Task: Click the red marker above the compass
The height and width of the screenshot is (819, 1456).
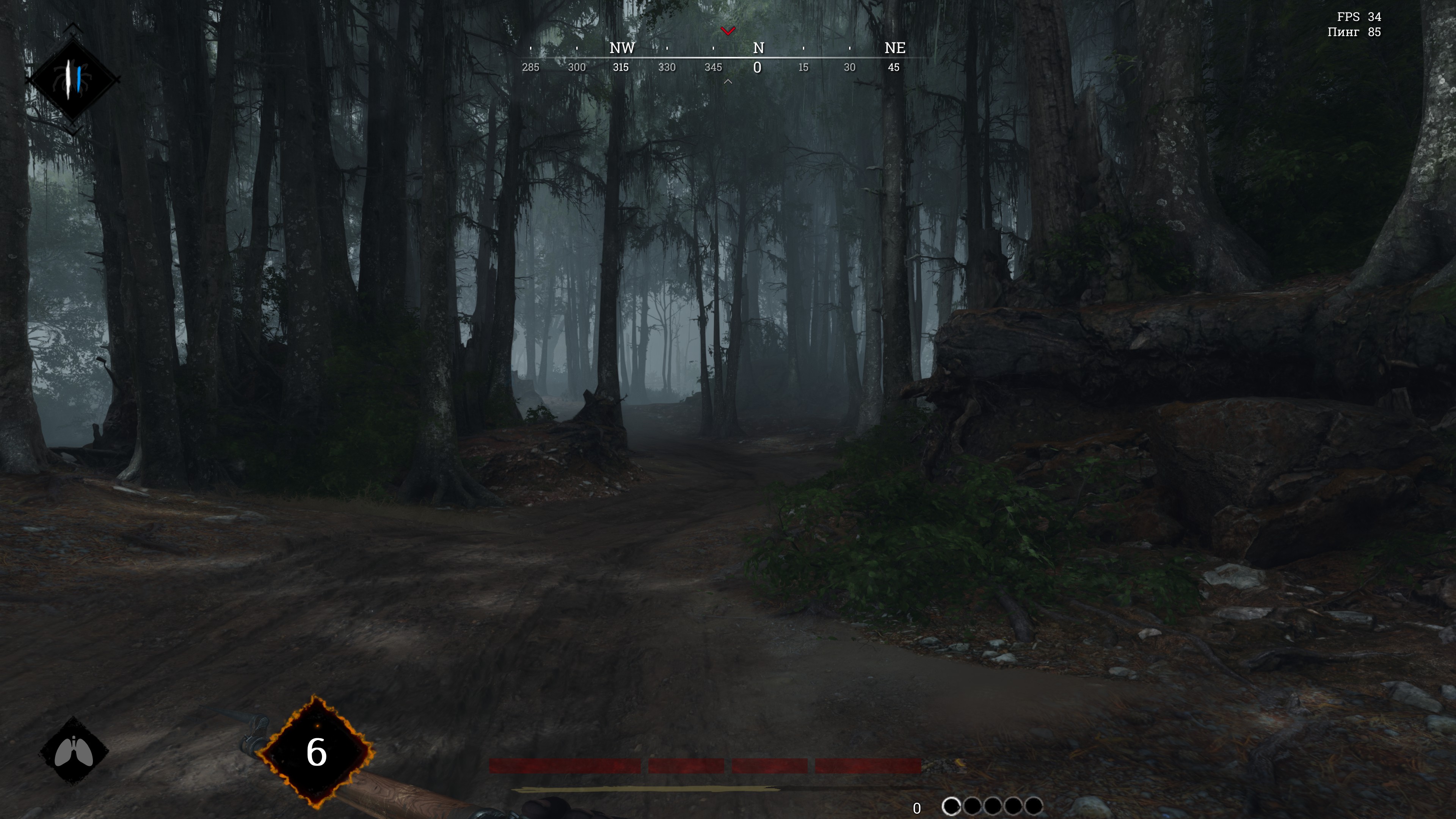Action: coord(728,30)
